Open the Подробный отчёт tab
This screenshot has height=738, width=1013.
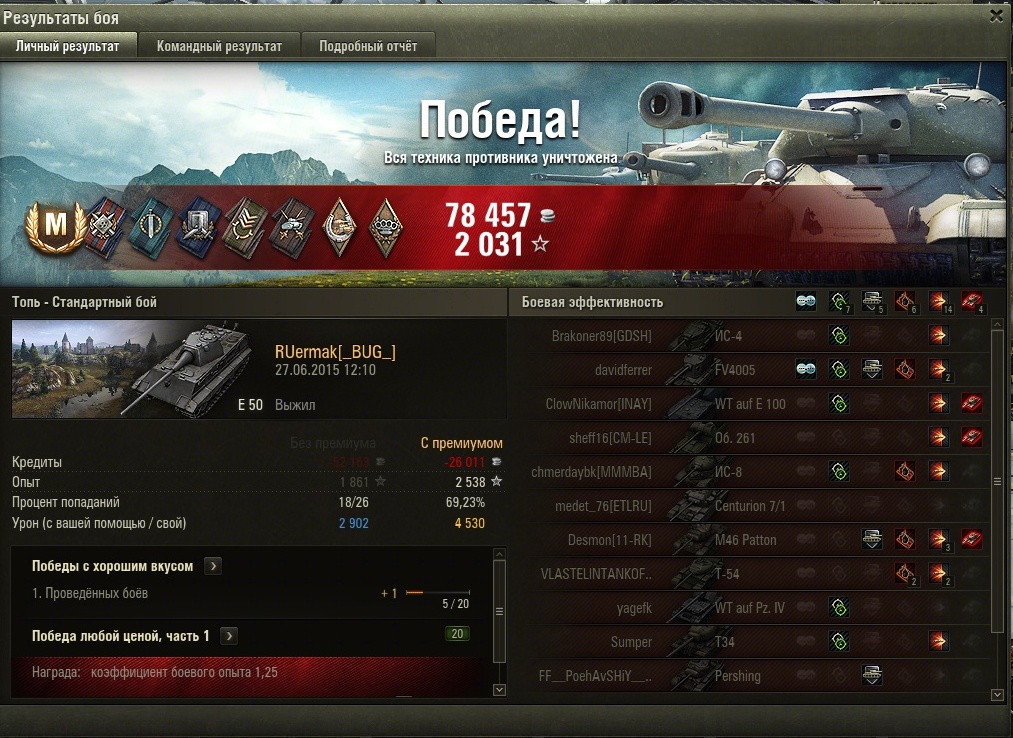pos(375,46)
